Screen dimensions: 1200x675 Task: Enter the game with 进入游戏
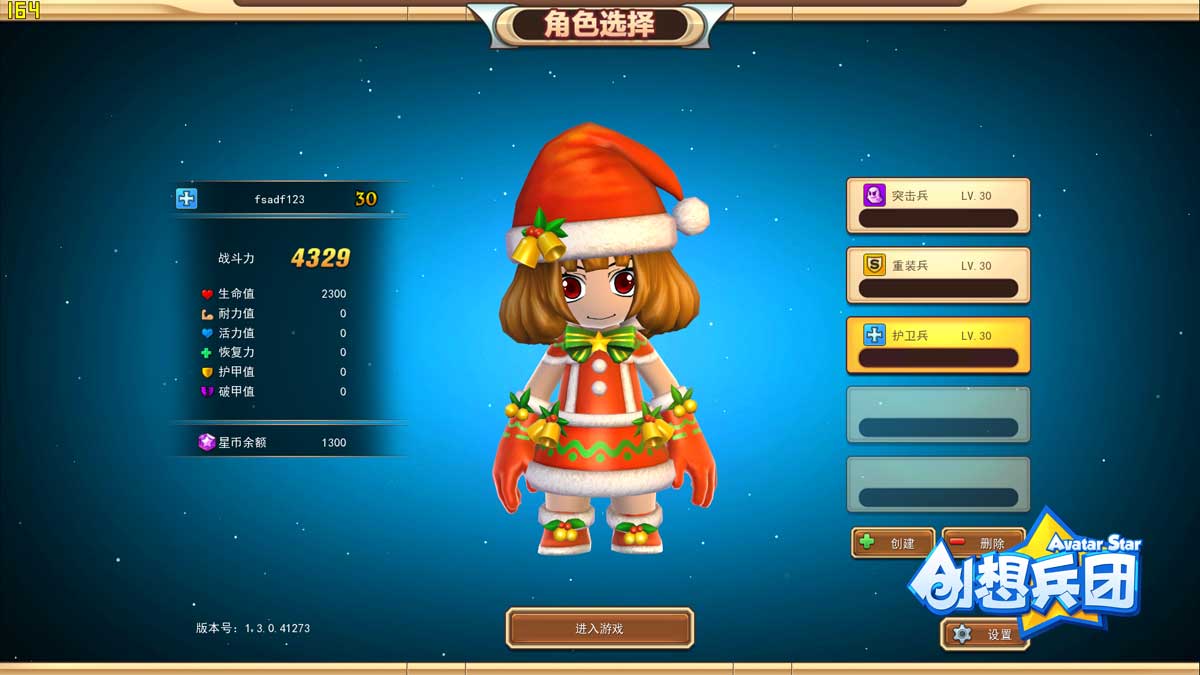pos(599,629)
